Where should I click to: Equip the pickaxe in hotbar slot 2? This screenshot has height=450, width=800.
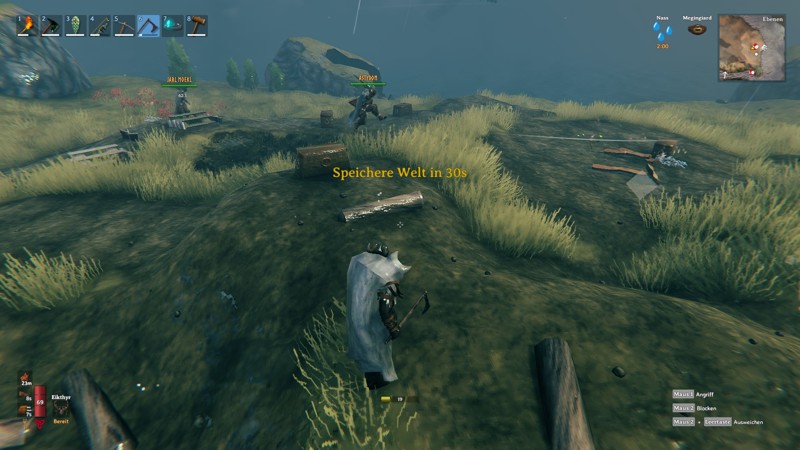pos(50,26)
